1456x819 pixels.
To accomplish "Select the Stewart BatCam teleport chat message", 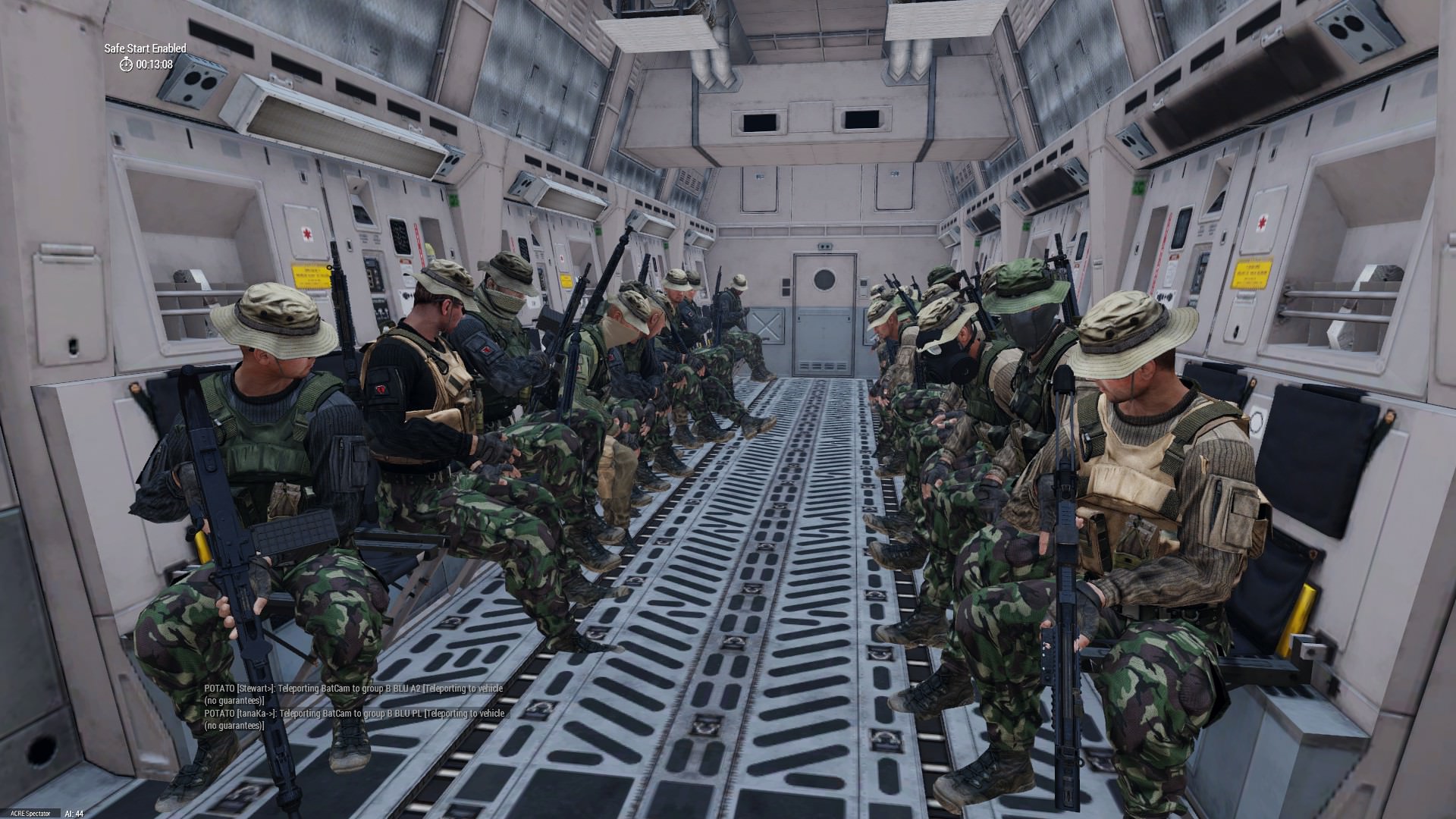I will pyautogui.click(x=353, y=694).
